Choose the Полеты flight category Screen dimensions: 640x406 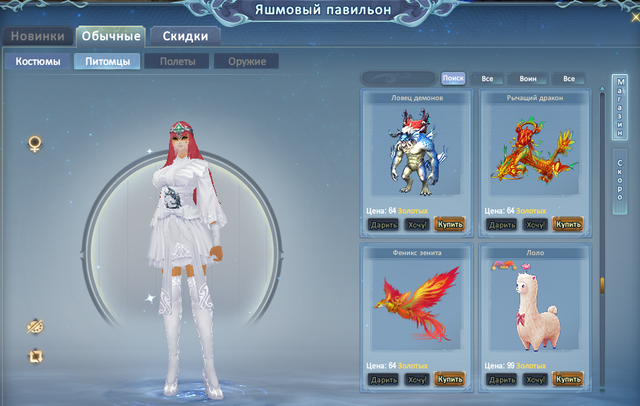pos(175,62)
